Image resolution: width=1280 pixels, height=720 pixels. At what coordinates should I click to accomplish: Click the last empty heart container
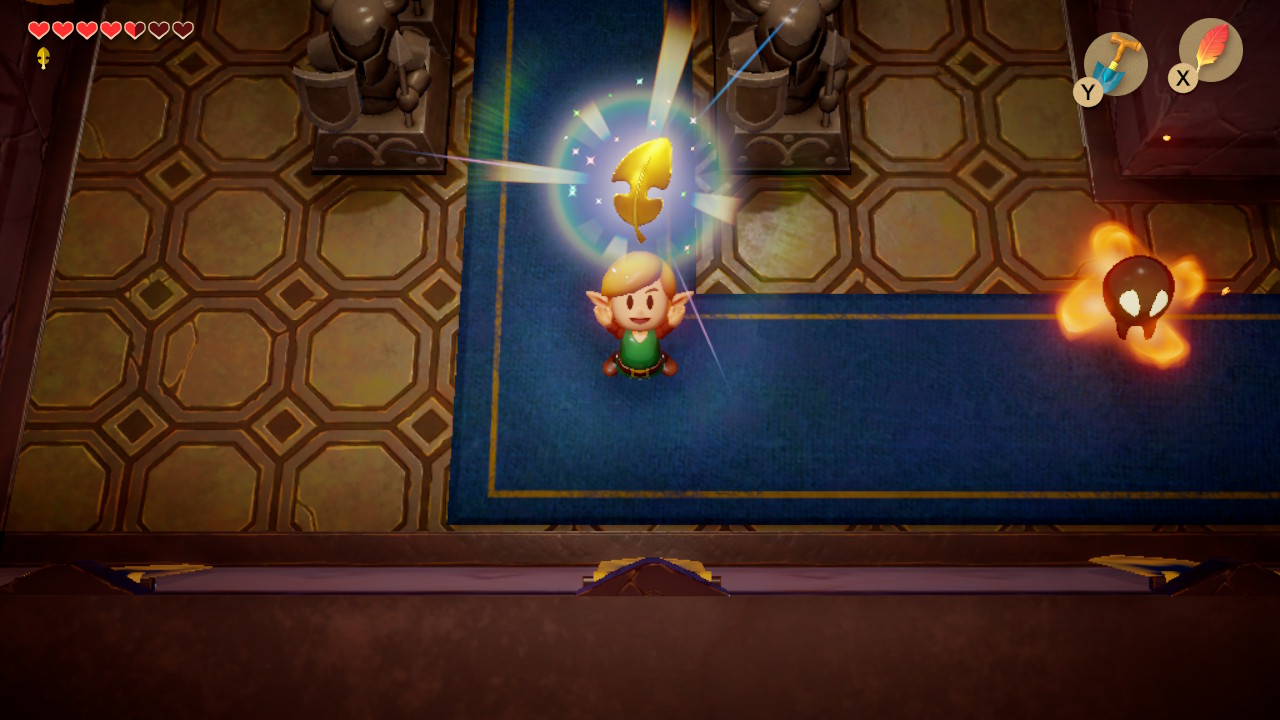182,30
